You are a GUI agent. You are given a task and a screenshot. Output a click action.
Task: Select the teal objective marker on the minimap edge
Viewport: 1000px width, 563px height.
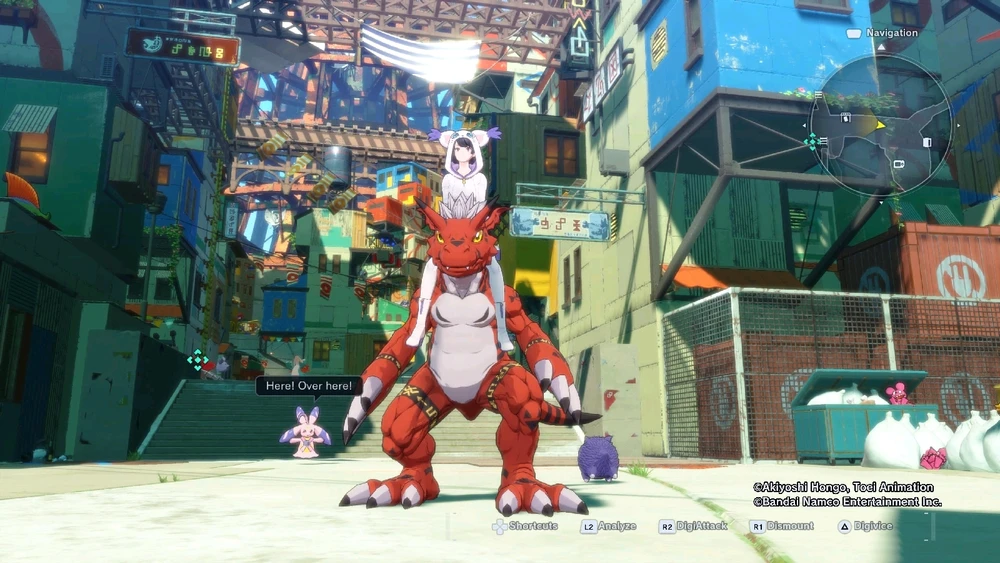(810, 141)
